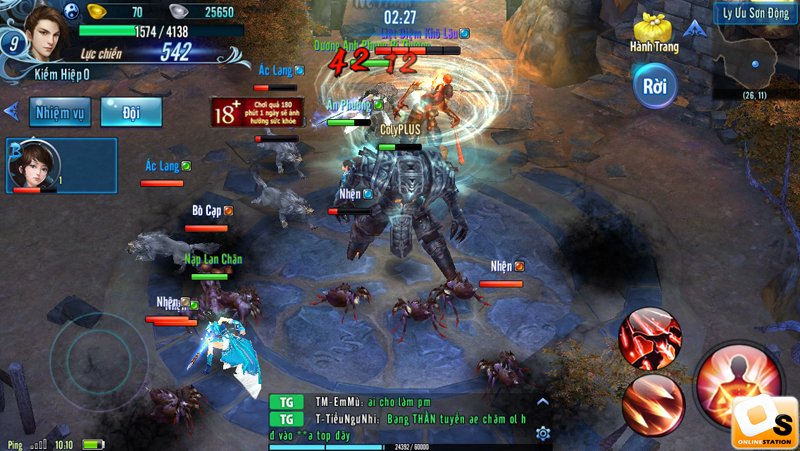The image size is (800, 451).
Task: Tap the yin-yang icon by the portrait
Action: (72, 11)
